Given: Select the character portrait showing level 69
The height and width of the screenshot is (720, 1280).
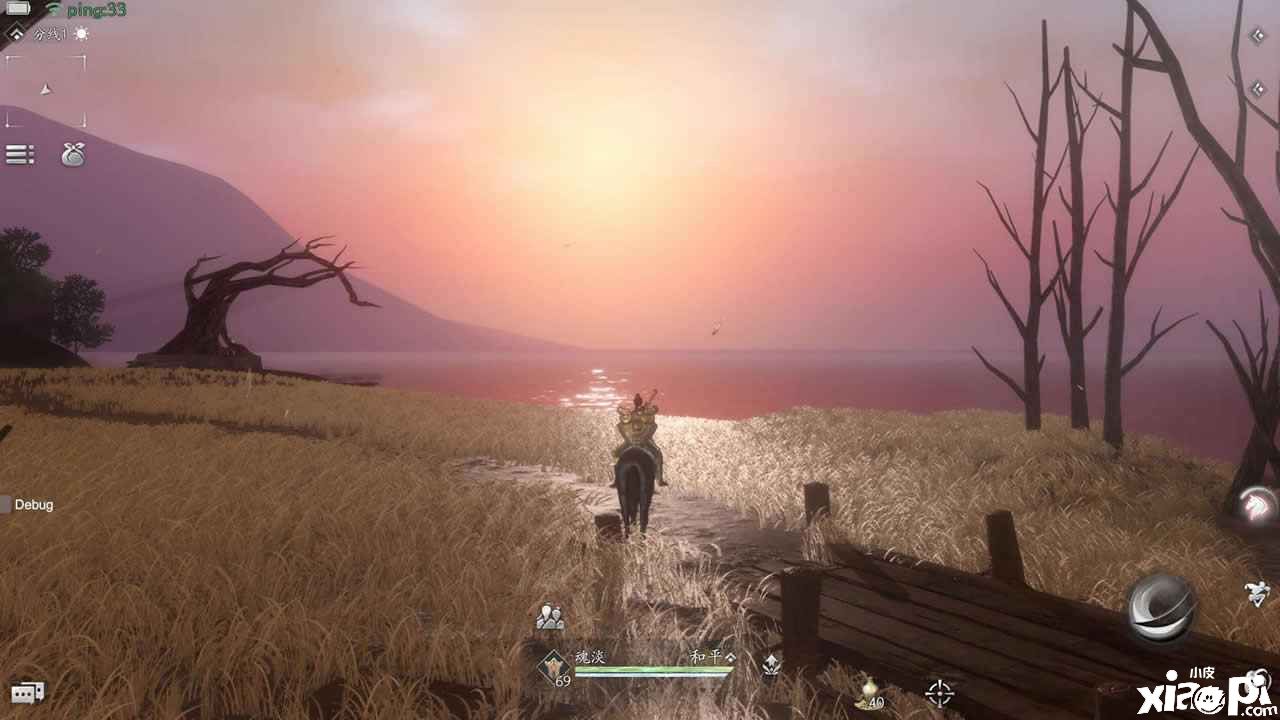Looking at the screenshot, I should click(555, 667).
